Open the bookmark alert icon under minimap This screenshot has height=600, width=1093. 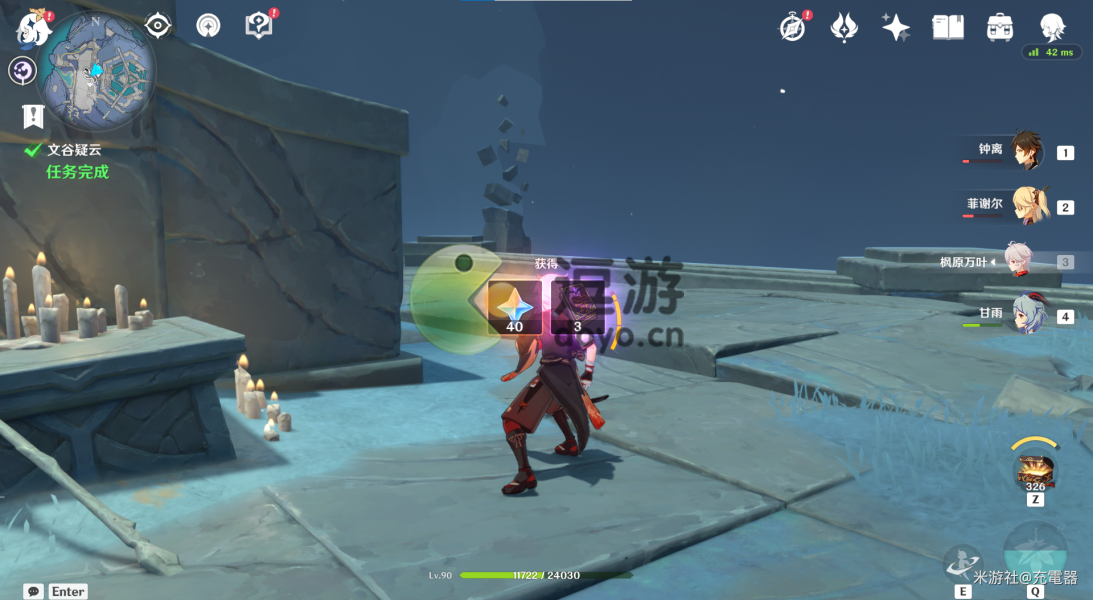coord(33,117)
